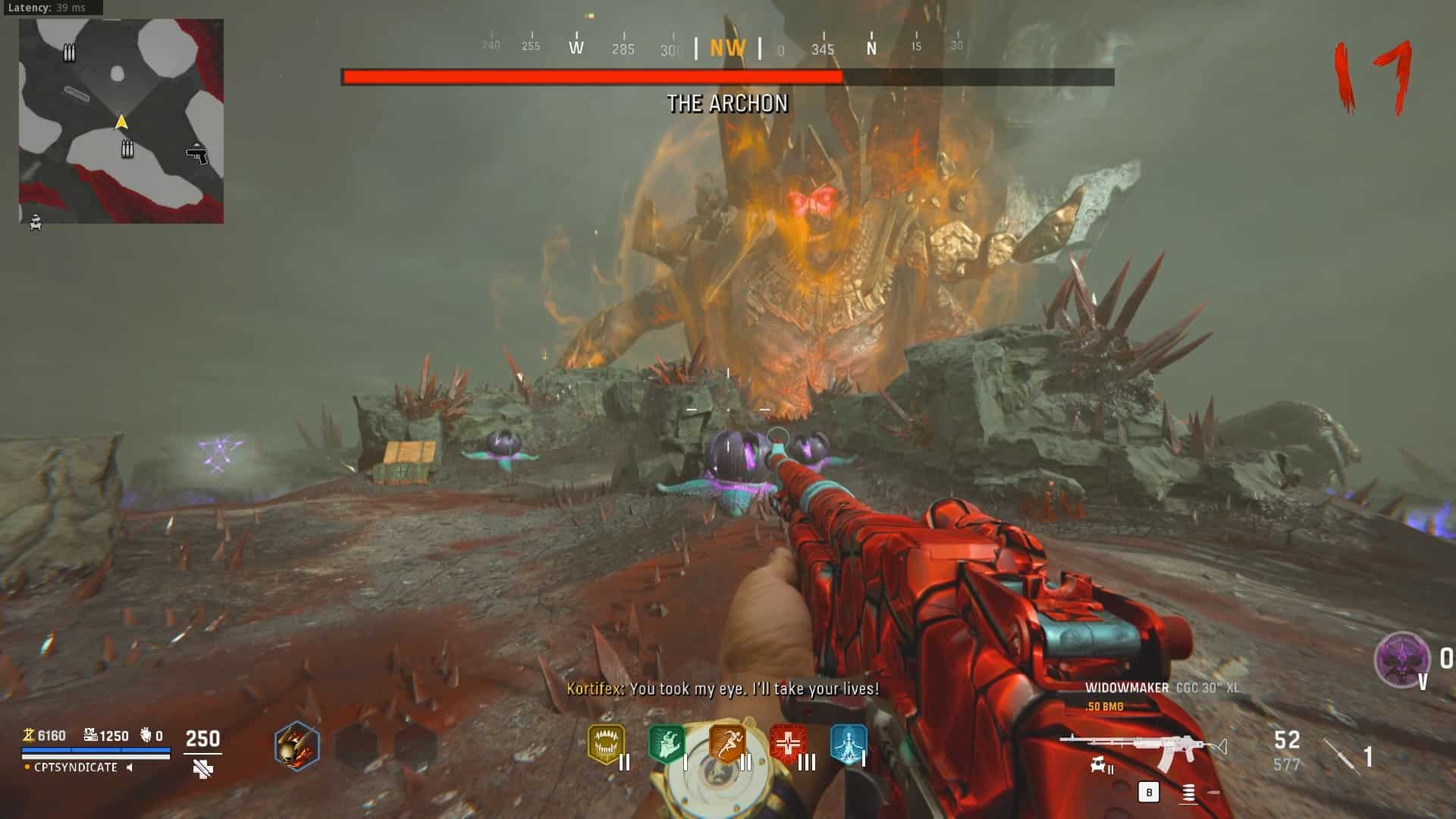Select the CPTSYNDICATE player name tag

click(x=76, y=767)
